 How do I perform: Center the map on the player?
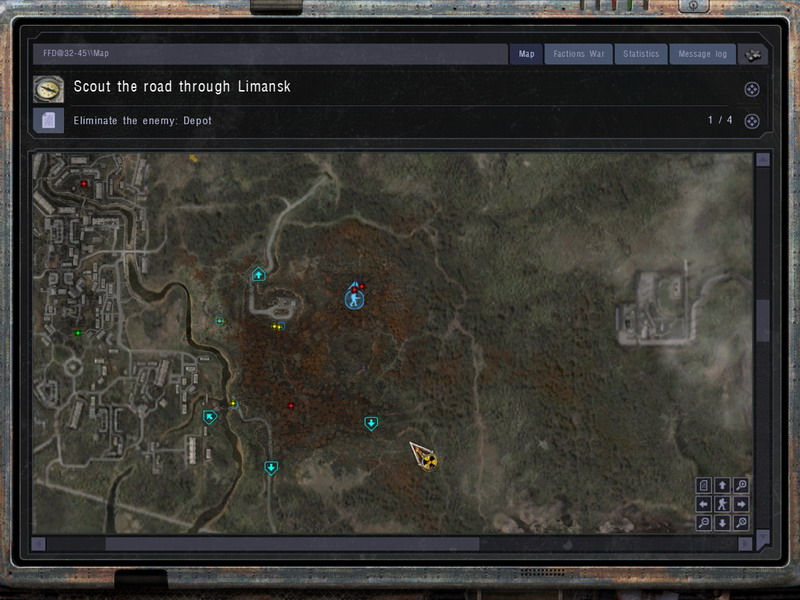(x=722, y=504)
